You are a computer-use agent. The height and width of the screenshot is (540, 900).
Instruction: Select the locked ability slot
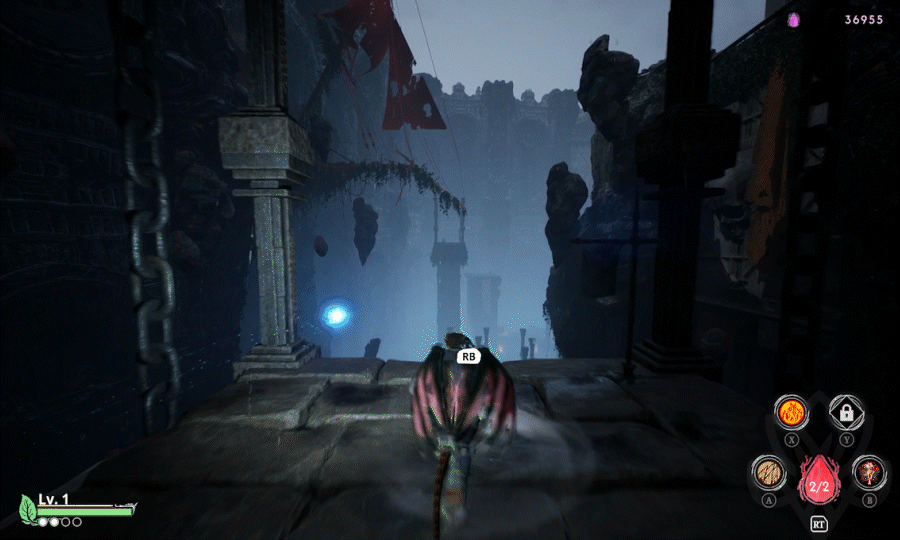[846, 412]
